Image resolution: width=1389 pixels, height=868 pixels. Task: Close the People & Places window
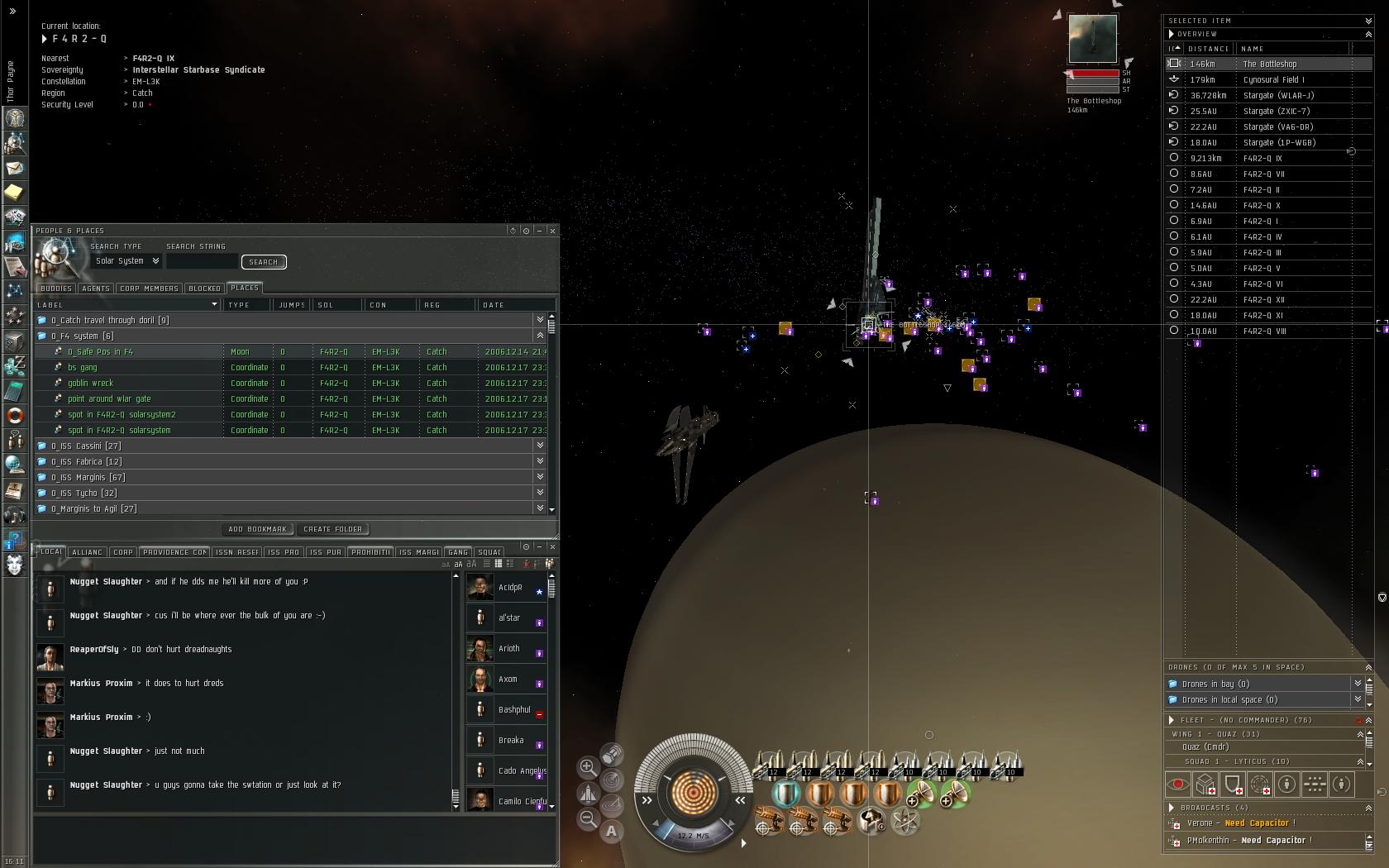point(552,231)
